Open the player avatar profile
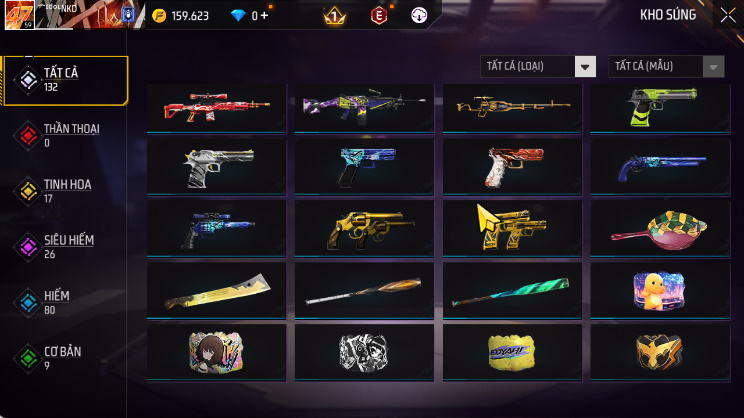This screenshot has width=744, height=418. pos(20,16)
